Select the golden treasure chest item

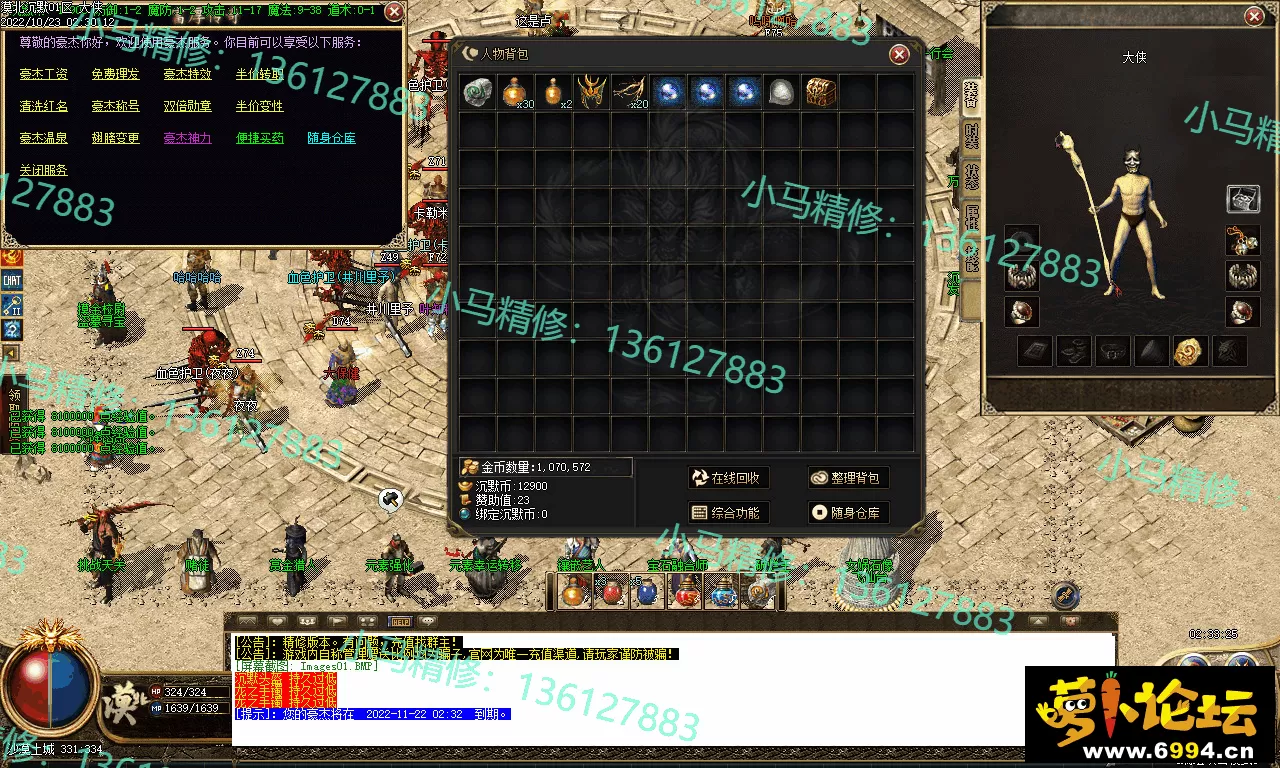(x=820, y=92)
